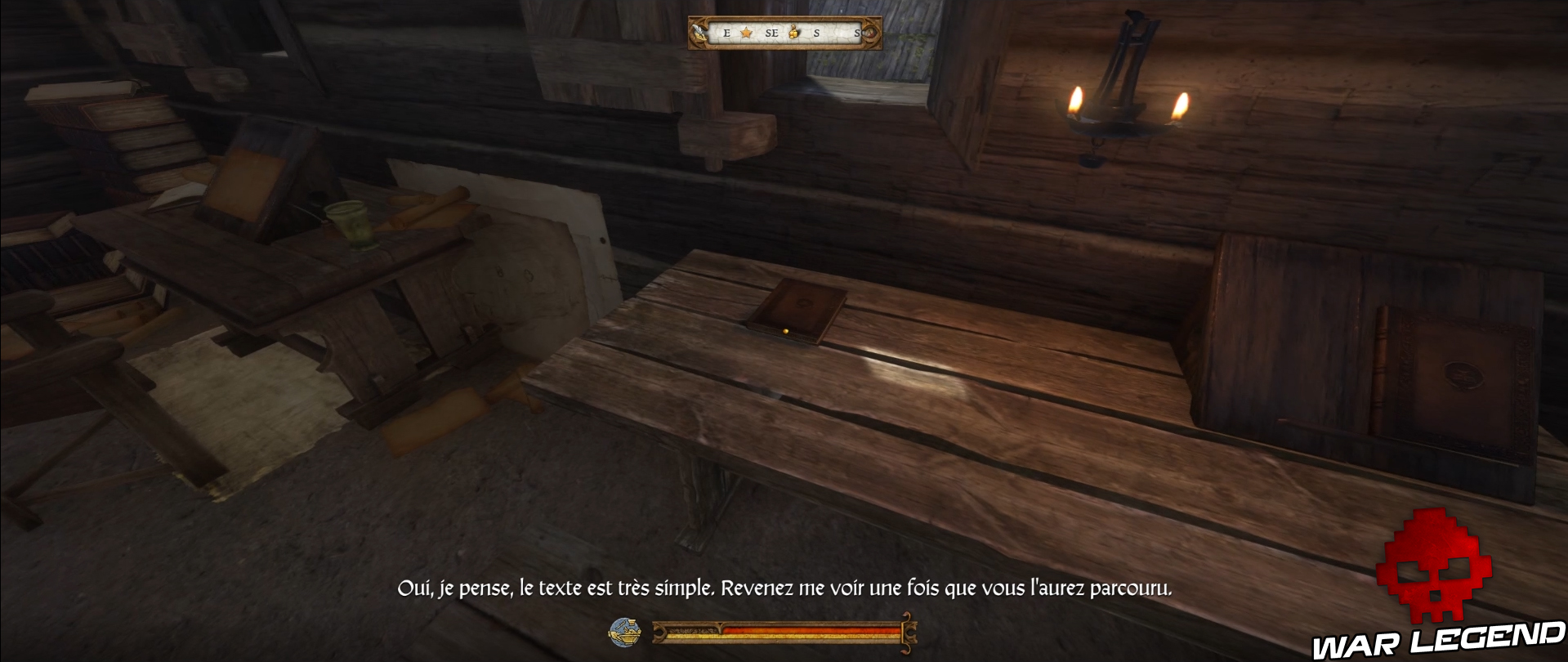Image resolution: width=1568 pixels, height=662 pixels.
Task: Select the 'S' direction label on the compass
Action: coord(816,34)
